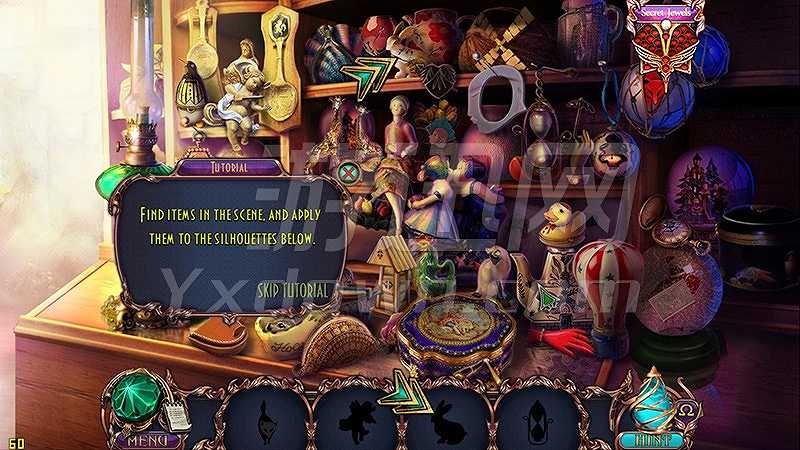Use the Hint button
The width and height of the screenshot is (800, 450).
(x=656, y=438)
